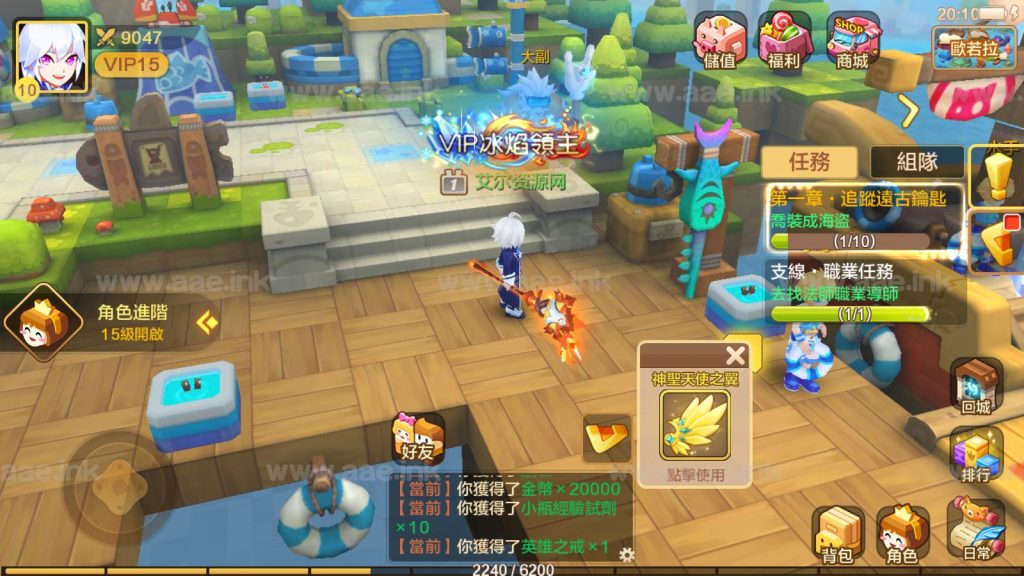Open the 角色 character sheet
The height and width of the screenshot is (576, 1024).
(903, 532)
